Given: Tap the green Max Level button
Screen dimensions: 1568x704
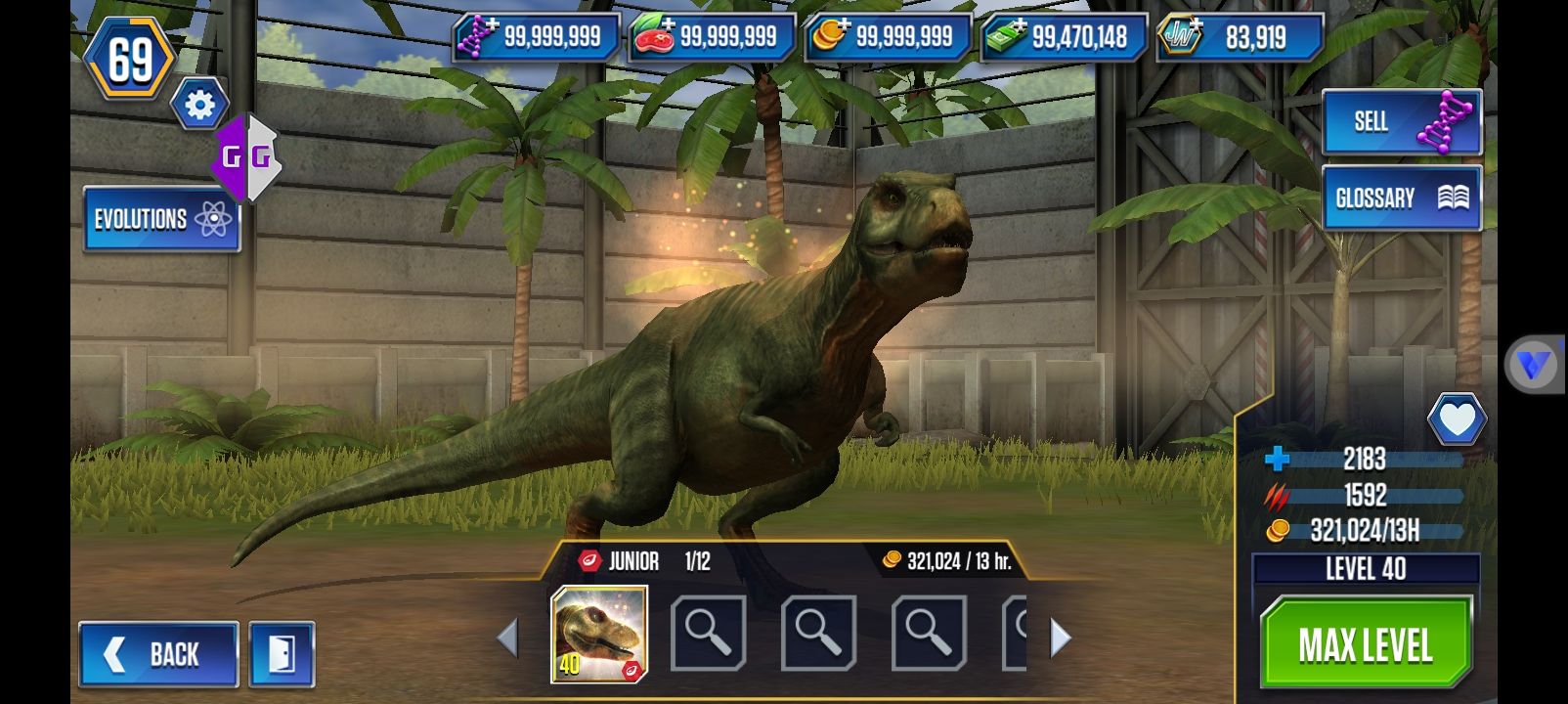Looking at the screenshot, I should coord(1365,643).
